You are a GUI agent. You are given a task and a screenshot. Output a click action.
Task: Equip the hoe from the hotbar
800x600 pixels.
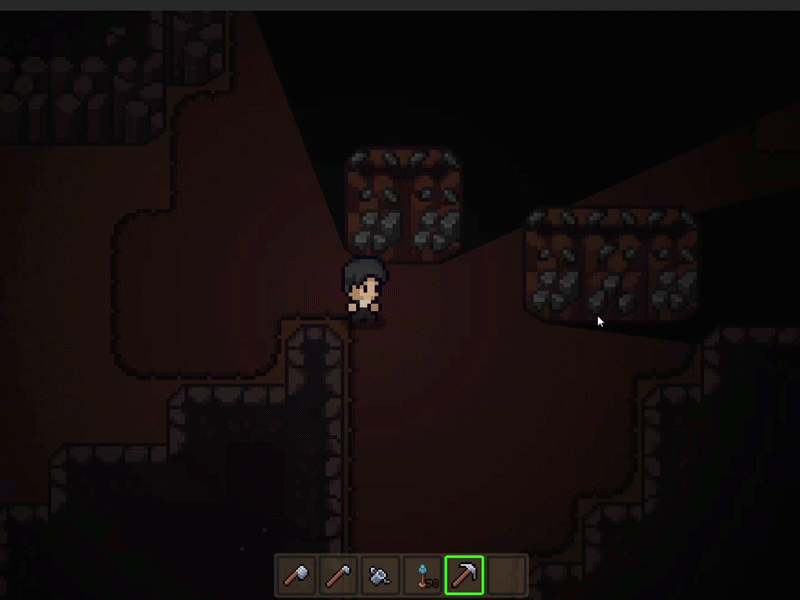pyautogui.click(x=338, y=576)
